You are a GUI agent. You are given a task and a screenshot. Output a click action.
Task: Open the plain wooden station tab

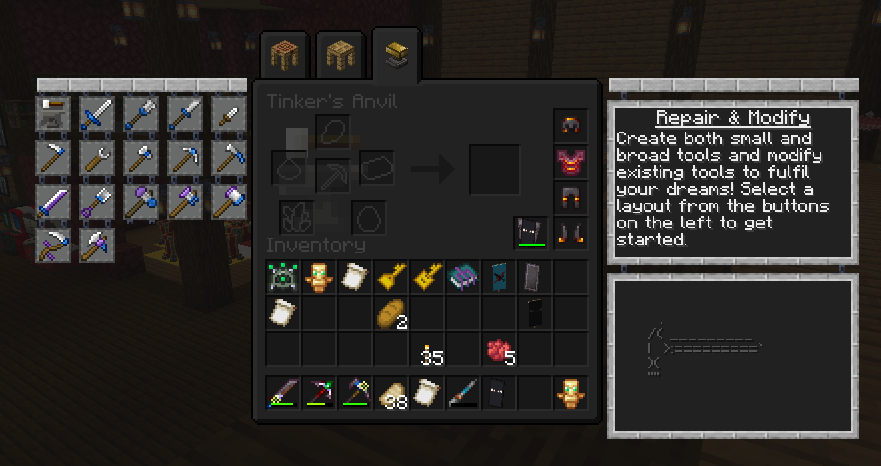338,57
